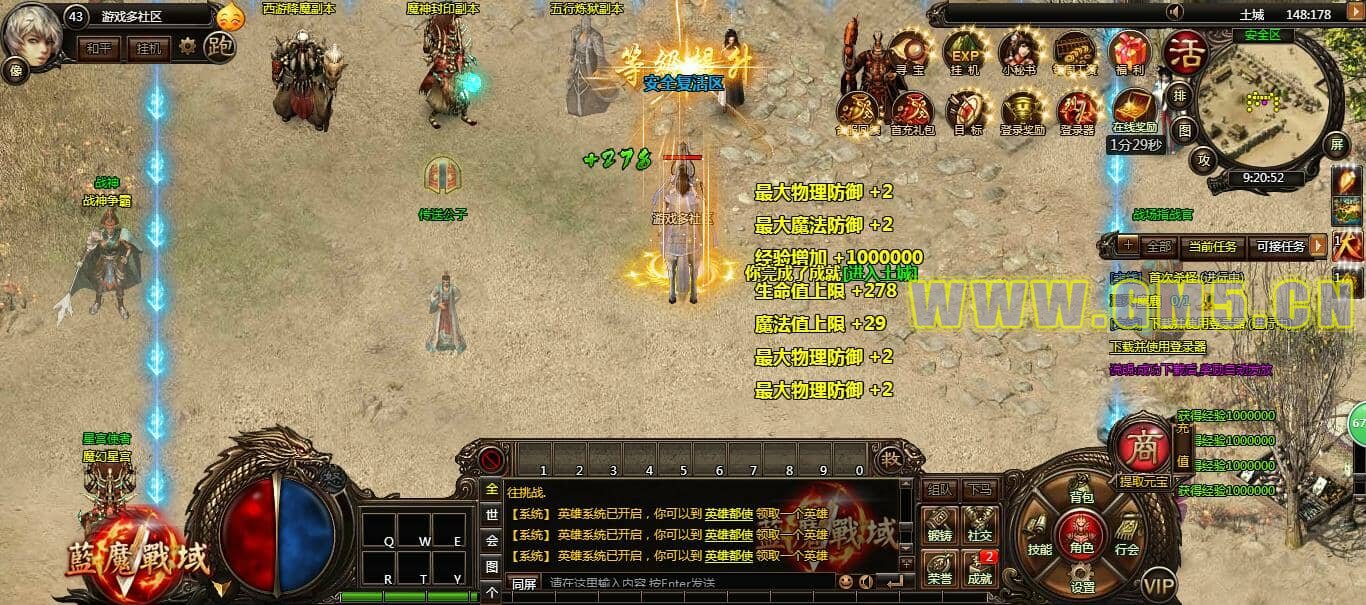This screenshot has height=605, width=1366.
Task: Open the 设置 settings gear
Action: pyautogui.click(x=1082, y=578)
